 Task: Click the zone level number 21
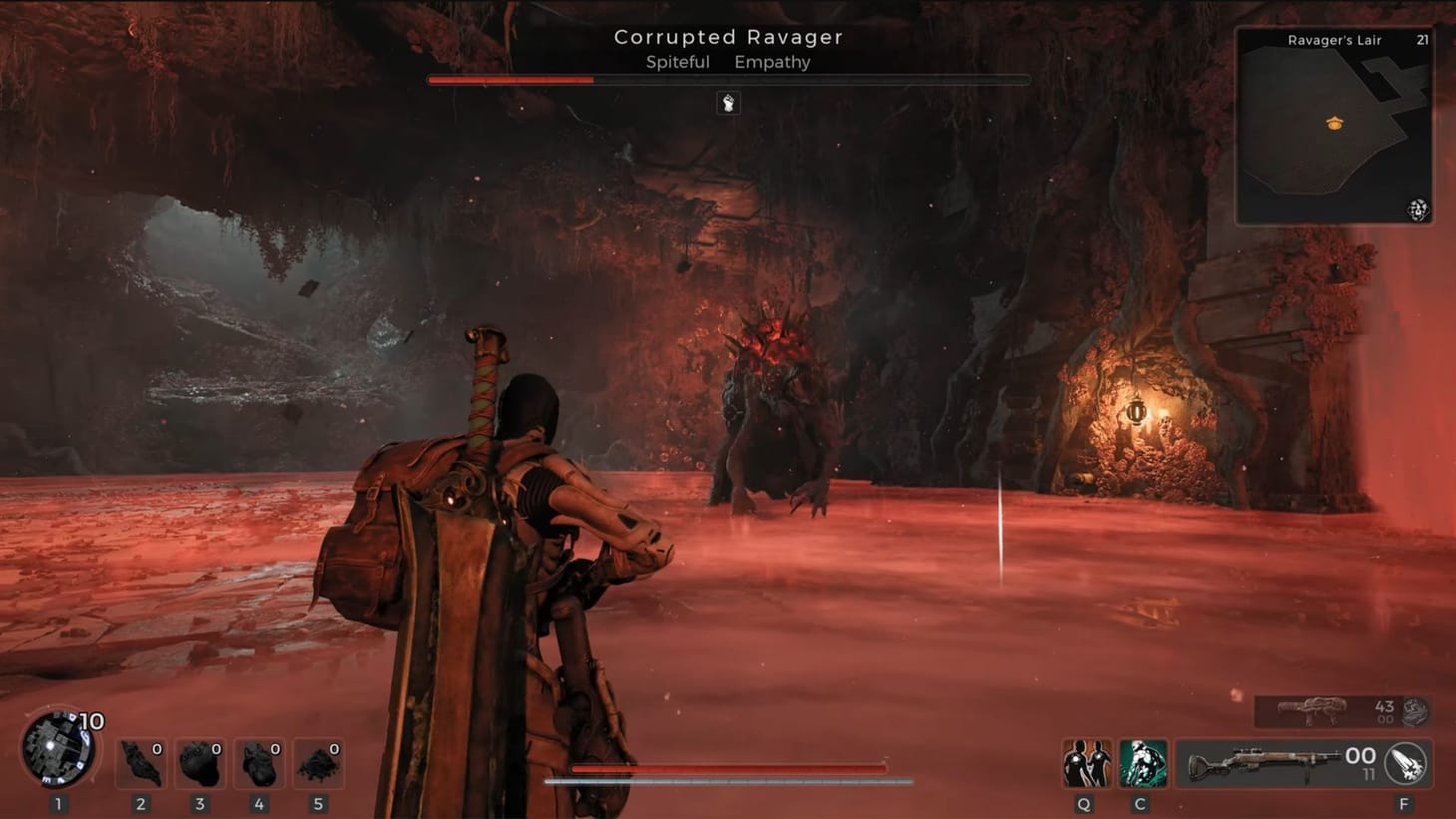point(1420,40)
